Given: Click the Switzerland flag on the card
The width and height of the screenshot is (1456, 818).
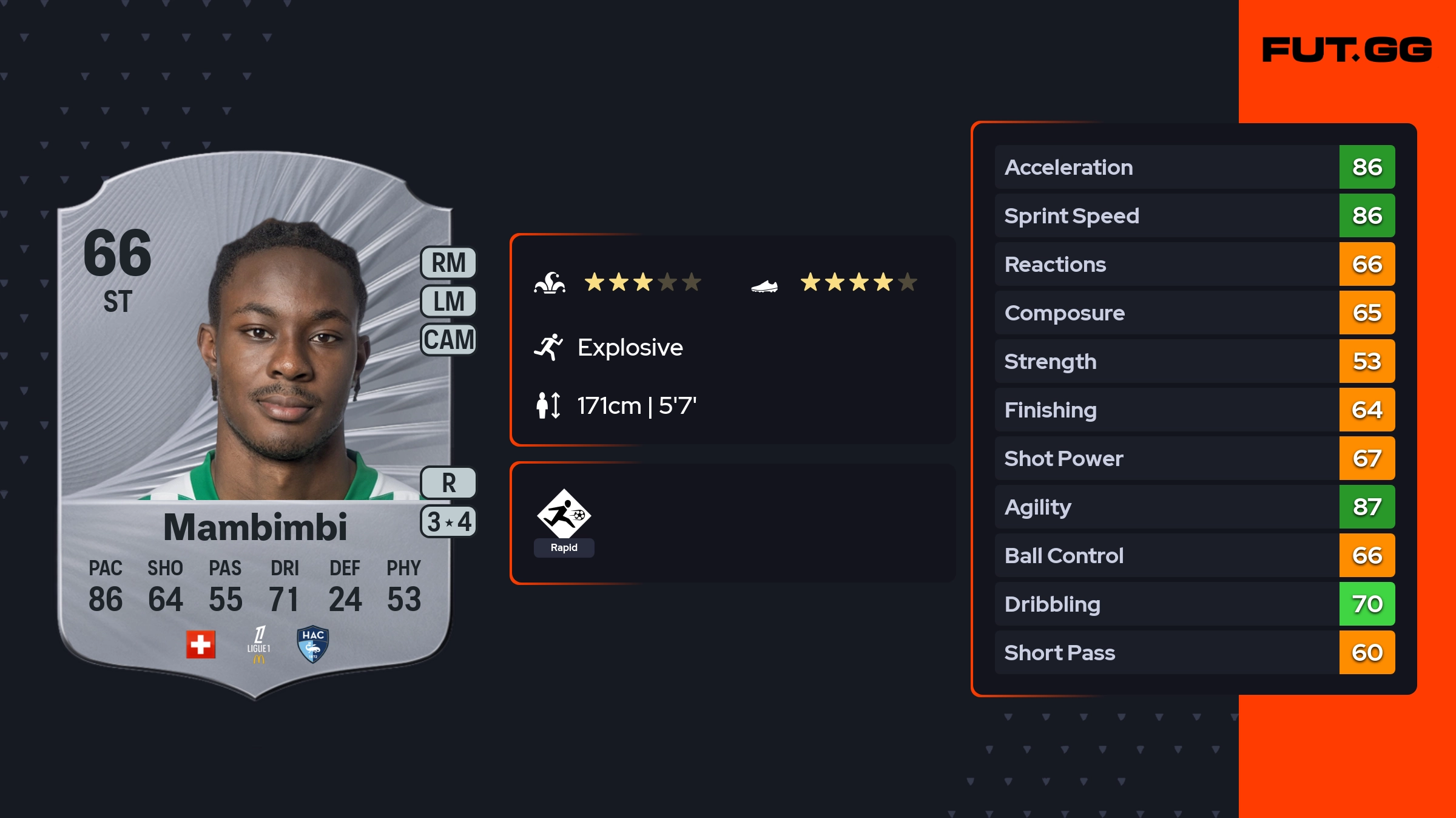Looking at the screenshot, I should coord(201,644).
